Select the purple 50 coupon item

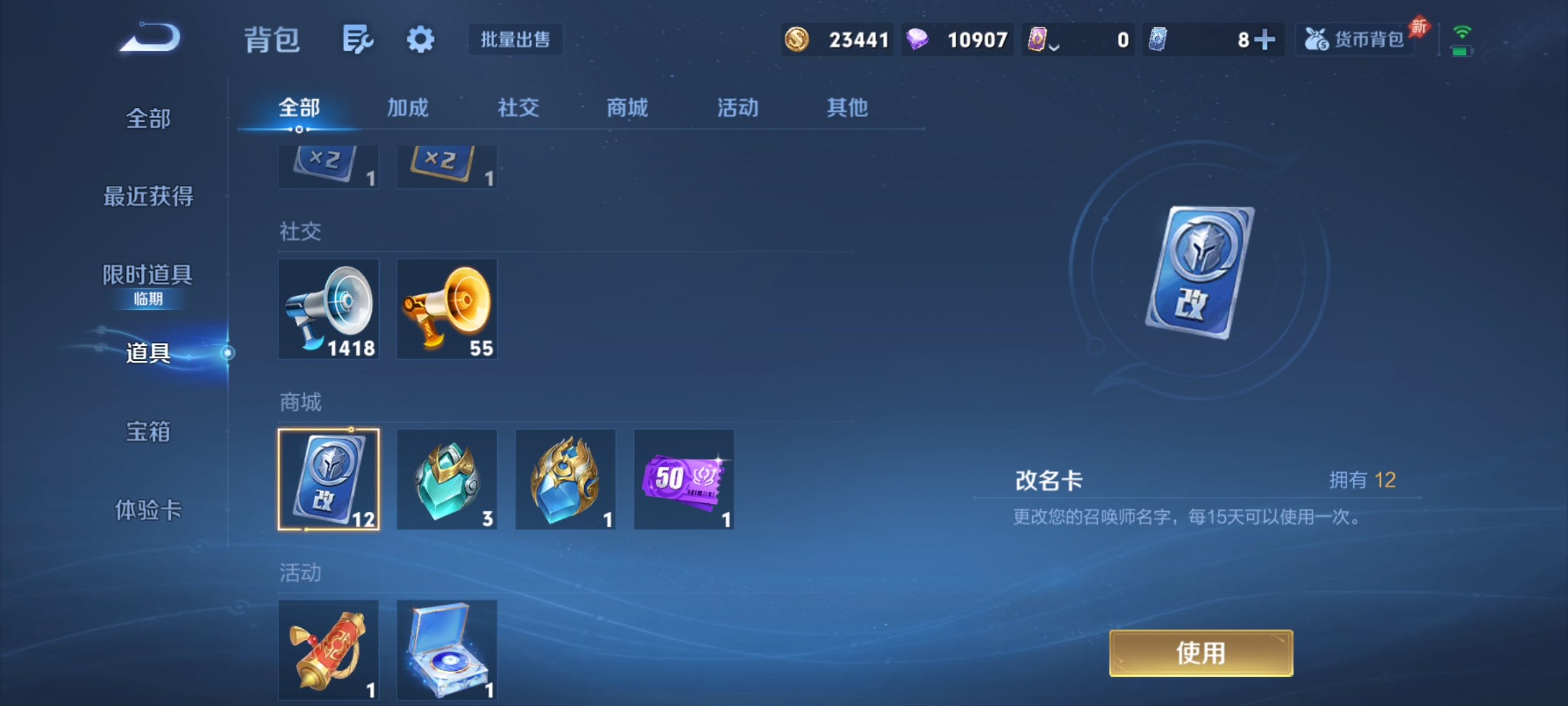coord(685,480)
